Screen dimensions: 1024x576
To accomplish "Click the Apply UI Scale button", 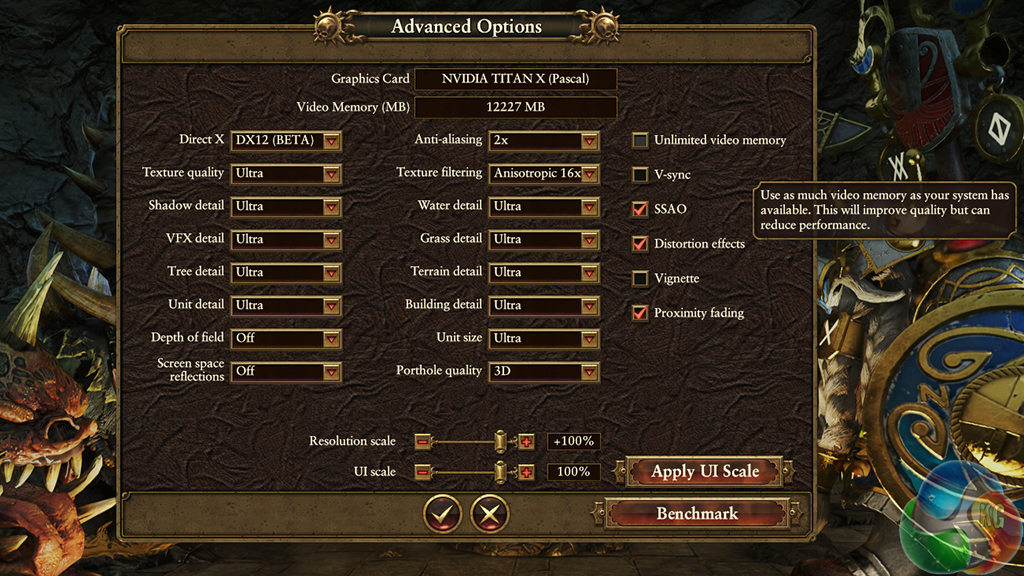I will point(705,471).
